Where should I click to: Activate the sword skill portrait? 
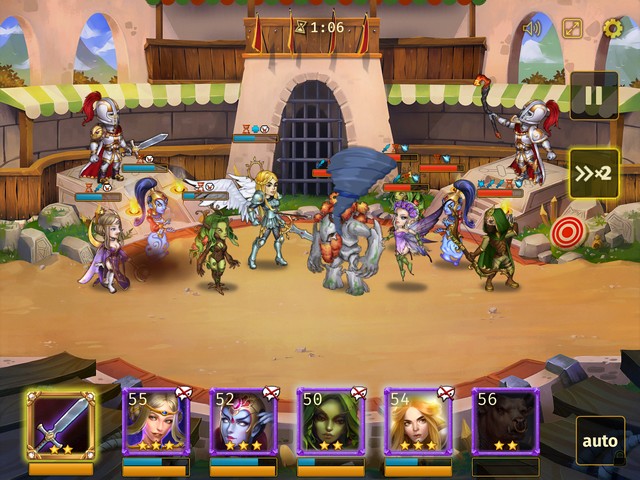[x=61, y=424]
